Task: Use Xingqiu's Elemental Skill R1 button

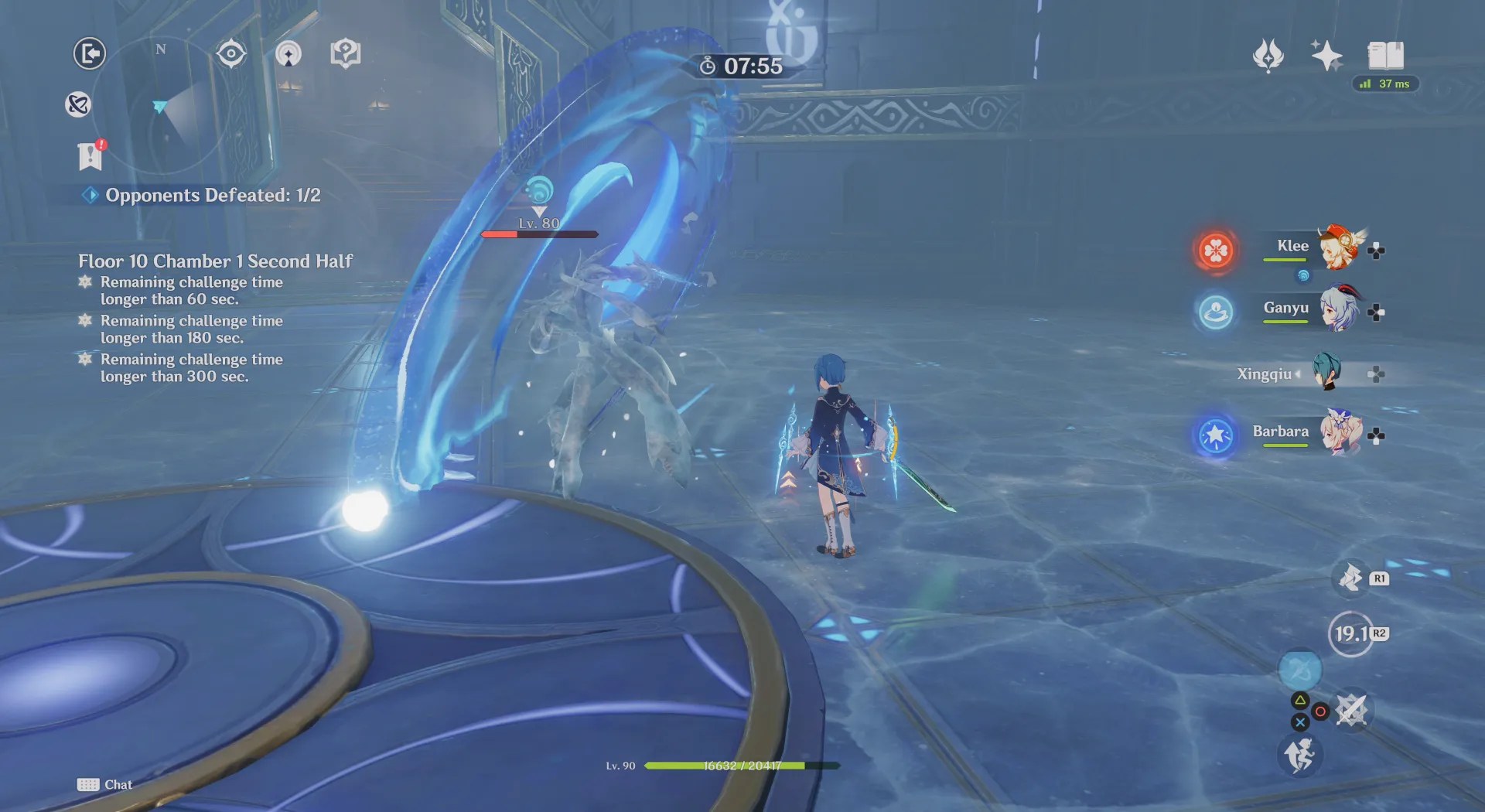Action: coord(1350,578)
